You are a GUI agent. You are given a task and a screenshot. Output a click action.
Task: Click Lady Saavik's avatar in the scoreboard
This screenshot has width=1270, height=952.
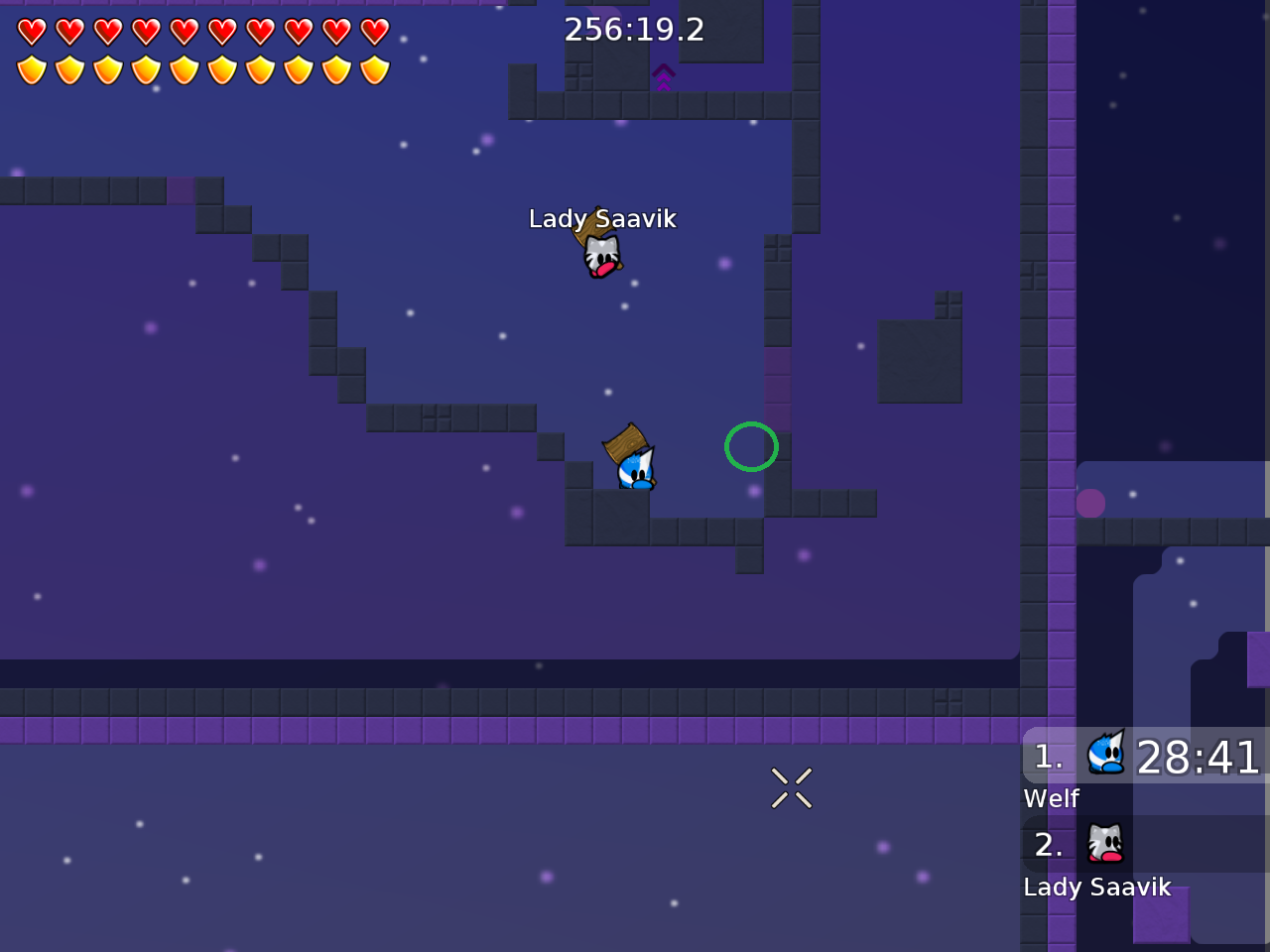pos(1104,844)
